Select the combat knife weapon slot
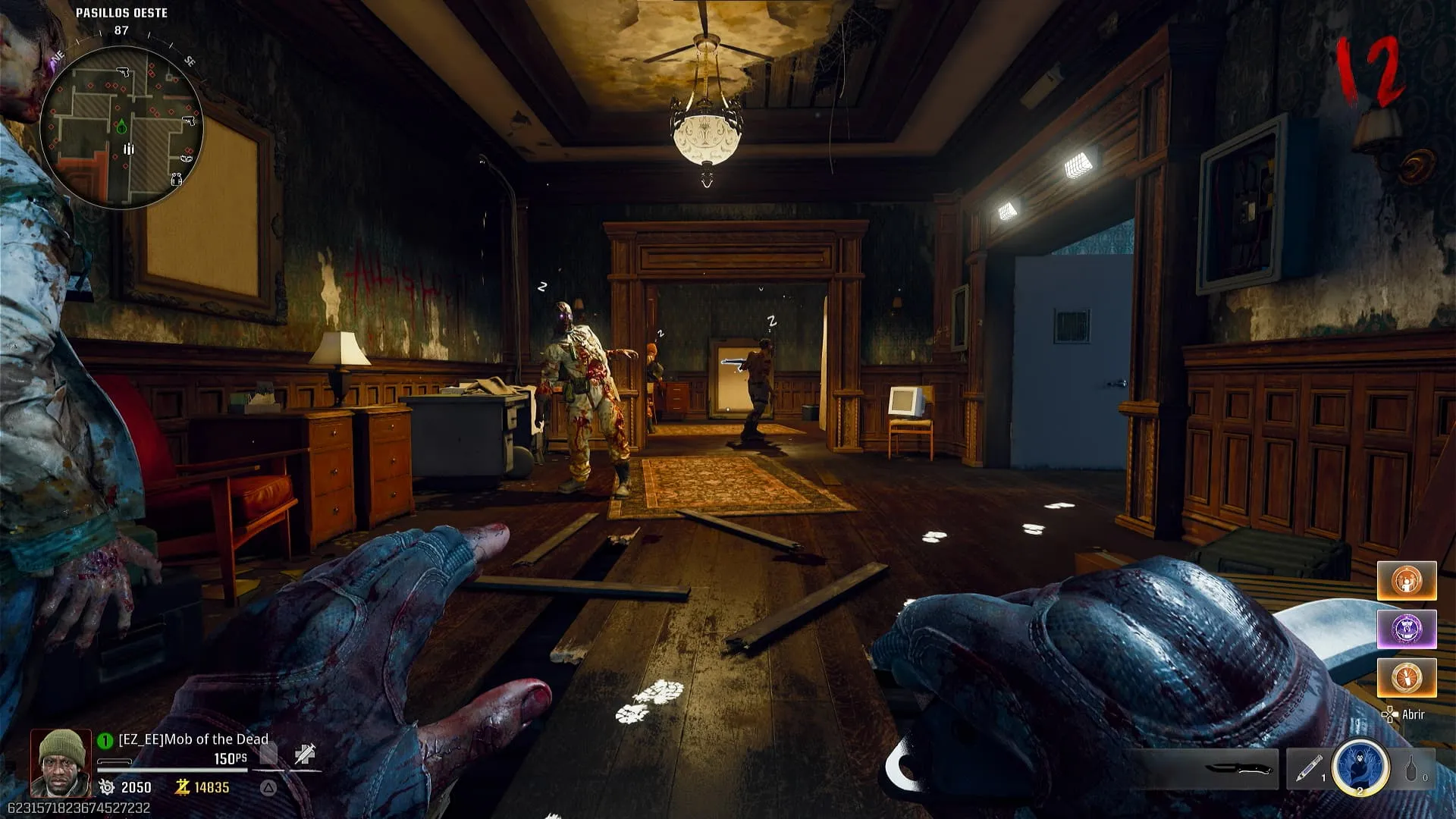 point(1238,769)
